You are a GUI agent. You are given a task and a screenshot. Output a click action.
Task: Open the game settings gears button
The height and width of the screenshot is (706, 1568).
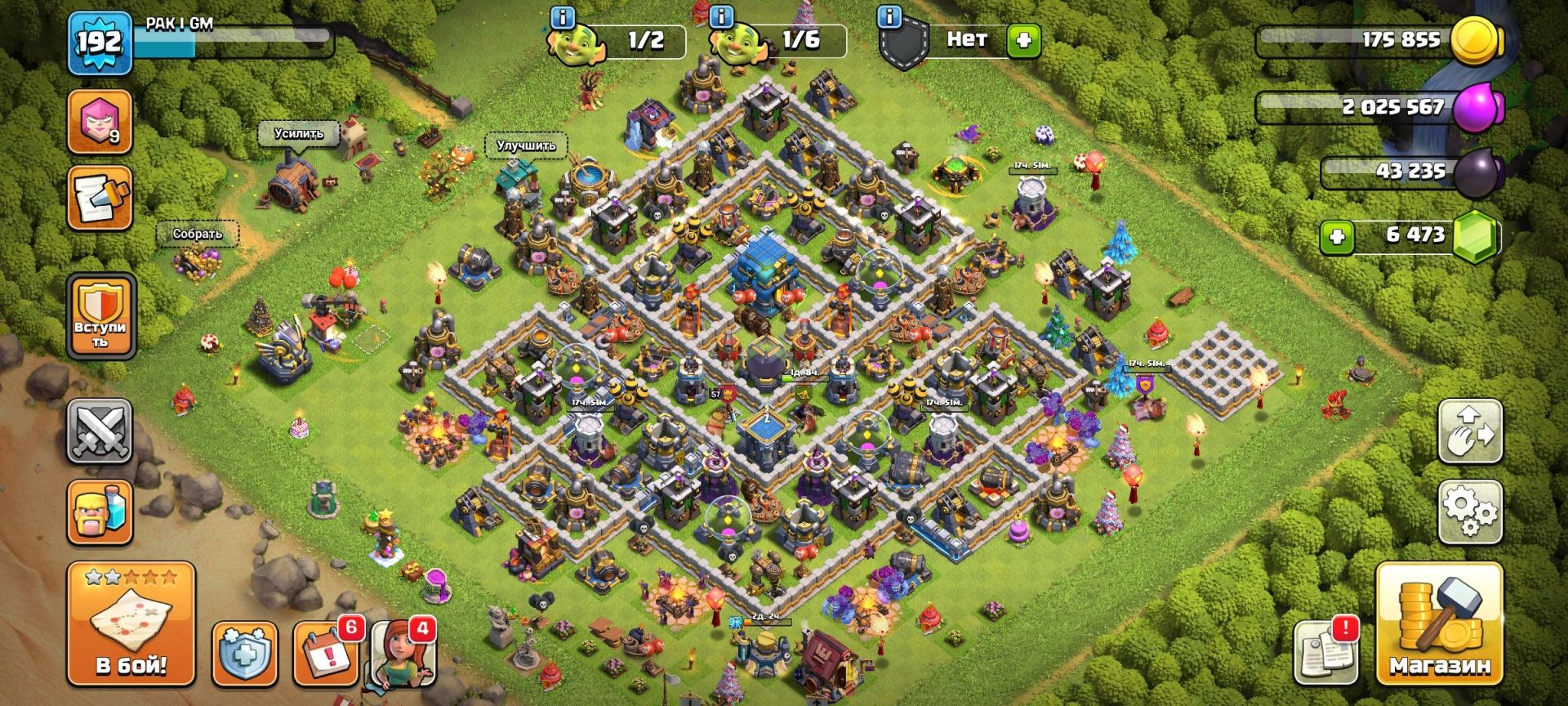[1470, 512]
